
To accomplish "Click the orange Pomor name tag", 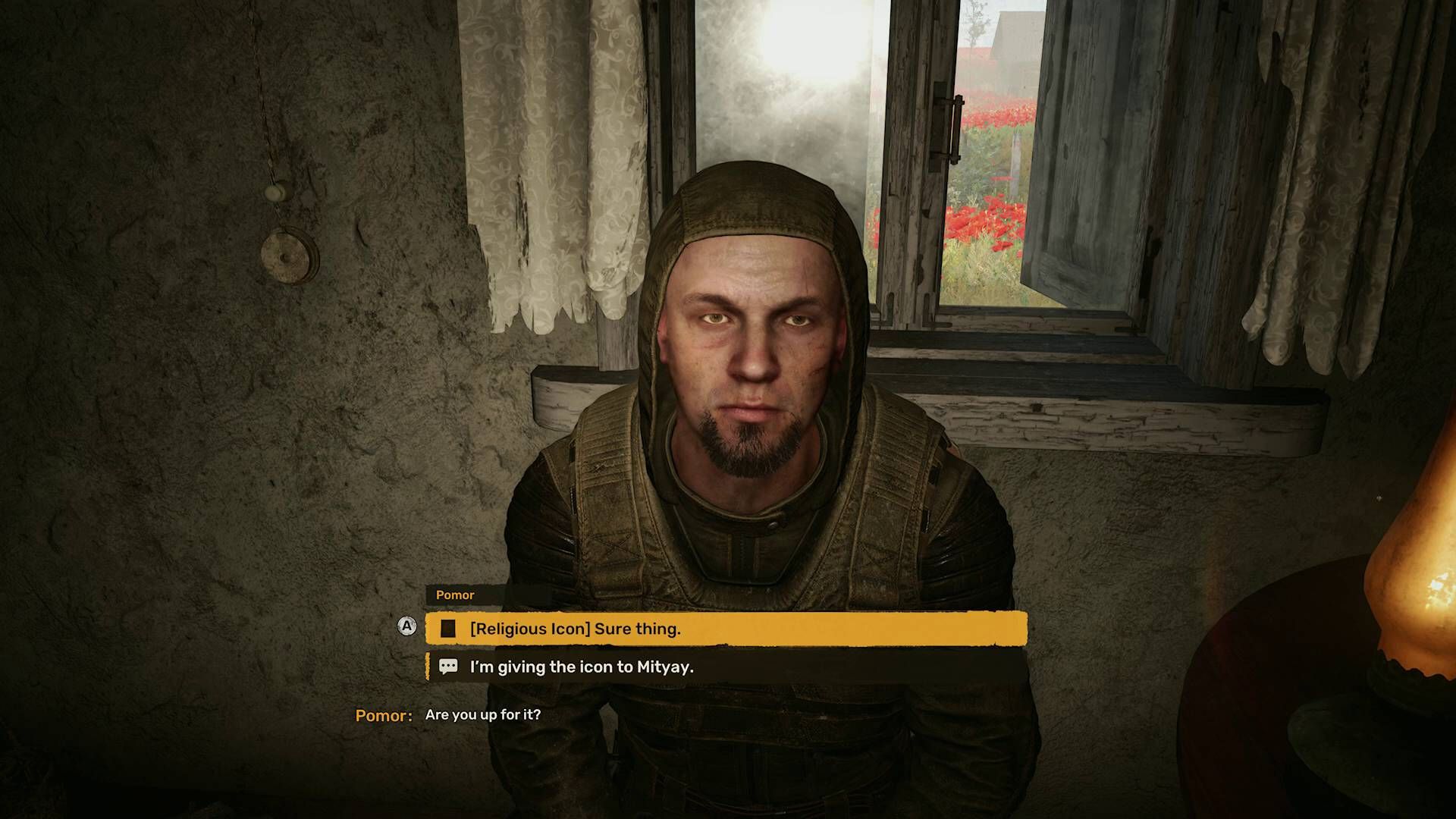I will click(456, 595).
